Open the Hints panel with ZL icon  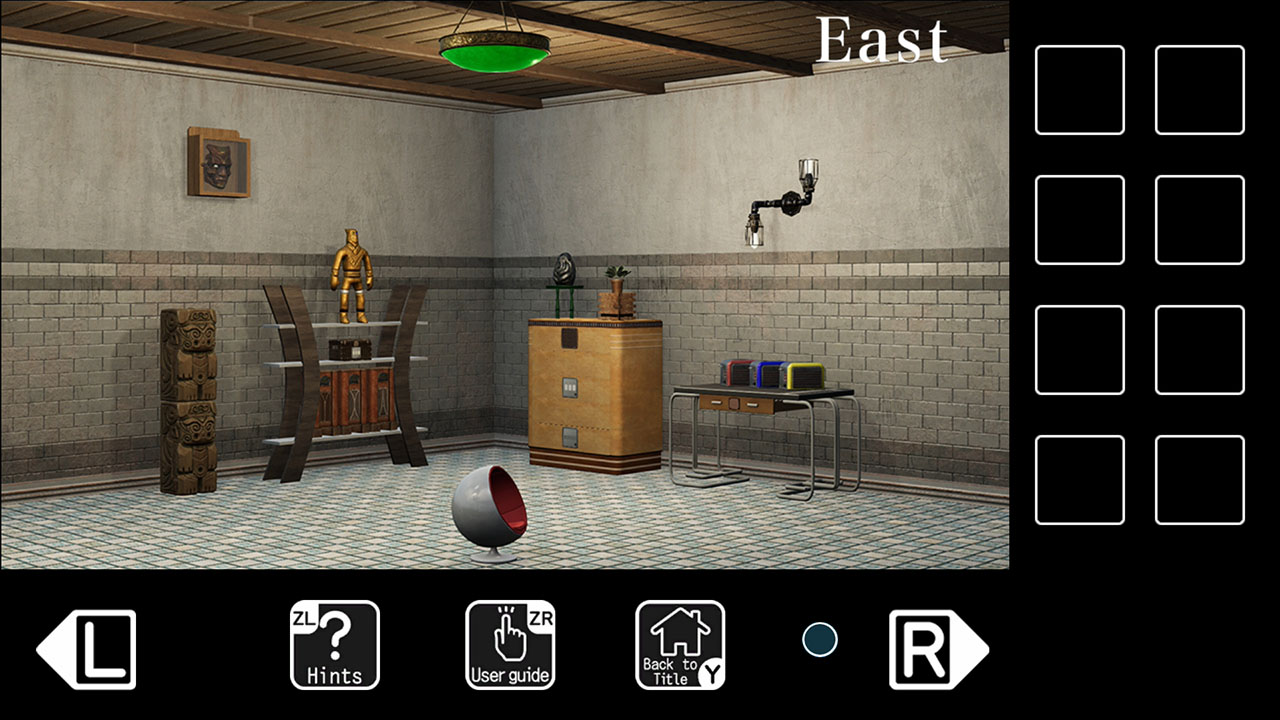point(334,645)
